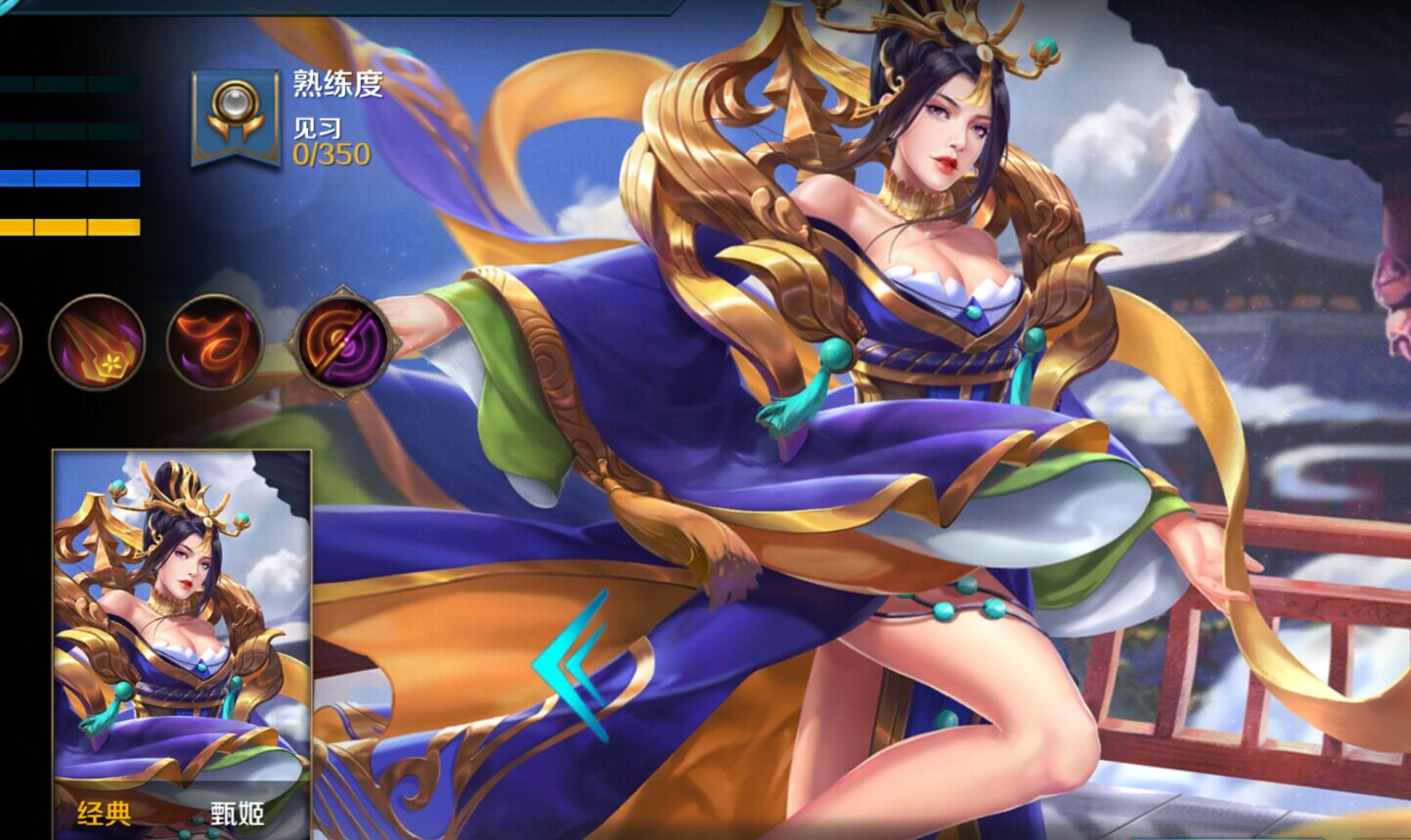Click the golden hexagon flower on the skill icon
The image size is (1411, 840).
click(x=110, y=363)
